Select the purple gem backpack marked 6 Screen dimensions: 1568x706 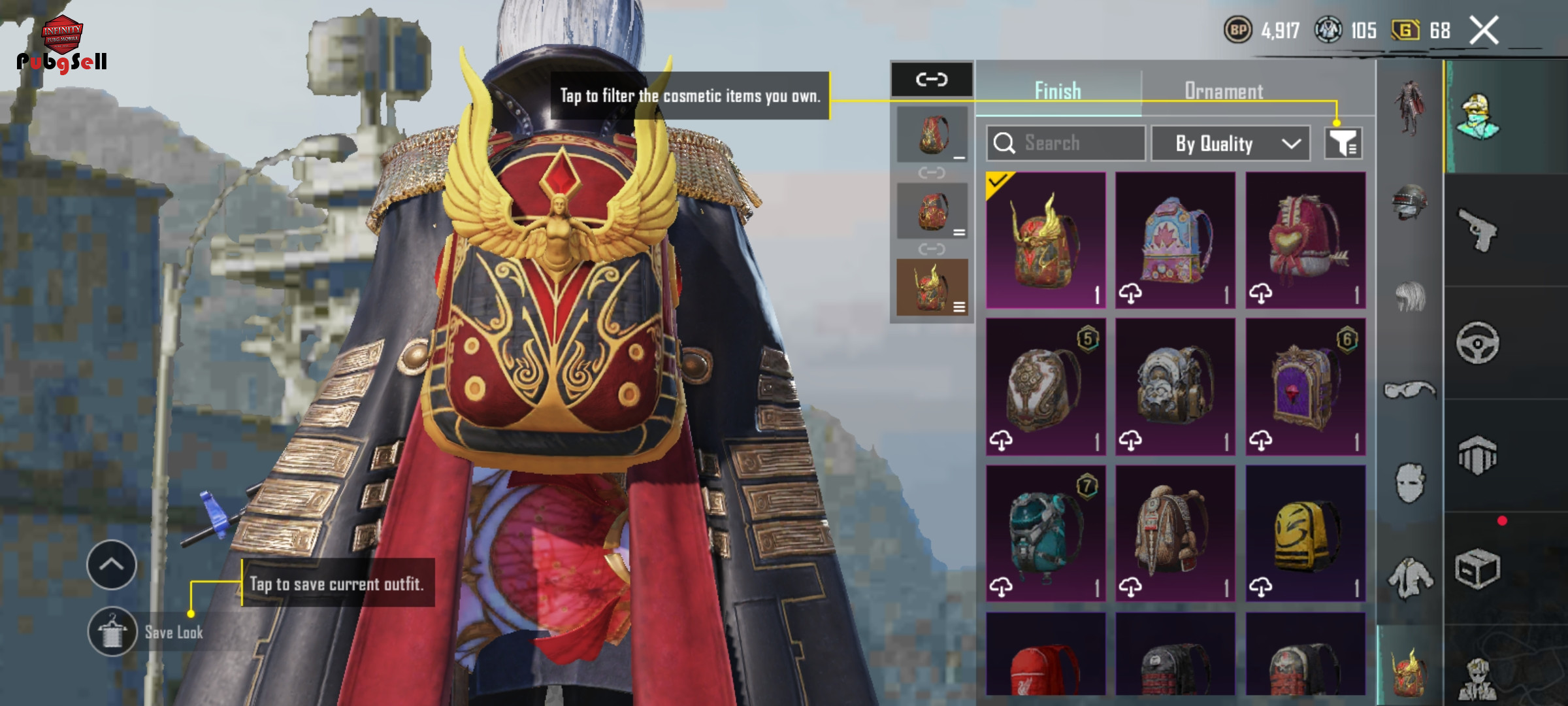click(1305, 387)
